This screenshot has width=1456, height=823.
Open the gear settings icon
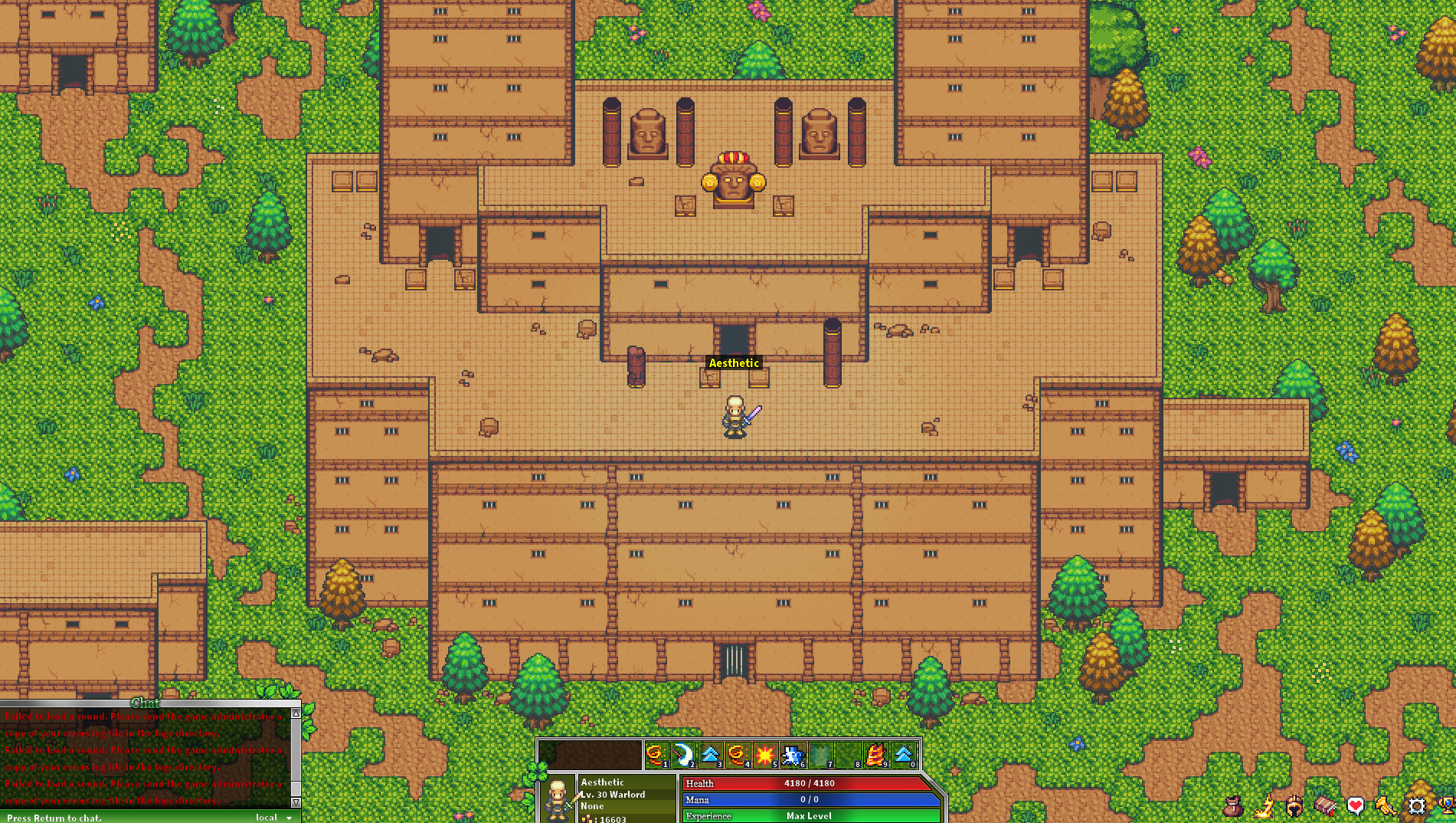pyautogui.click(x=1418, y=806)
